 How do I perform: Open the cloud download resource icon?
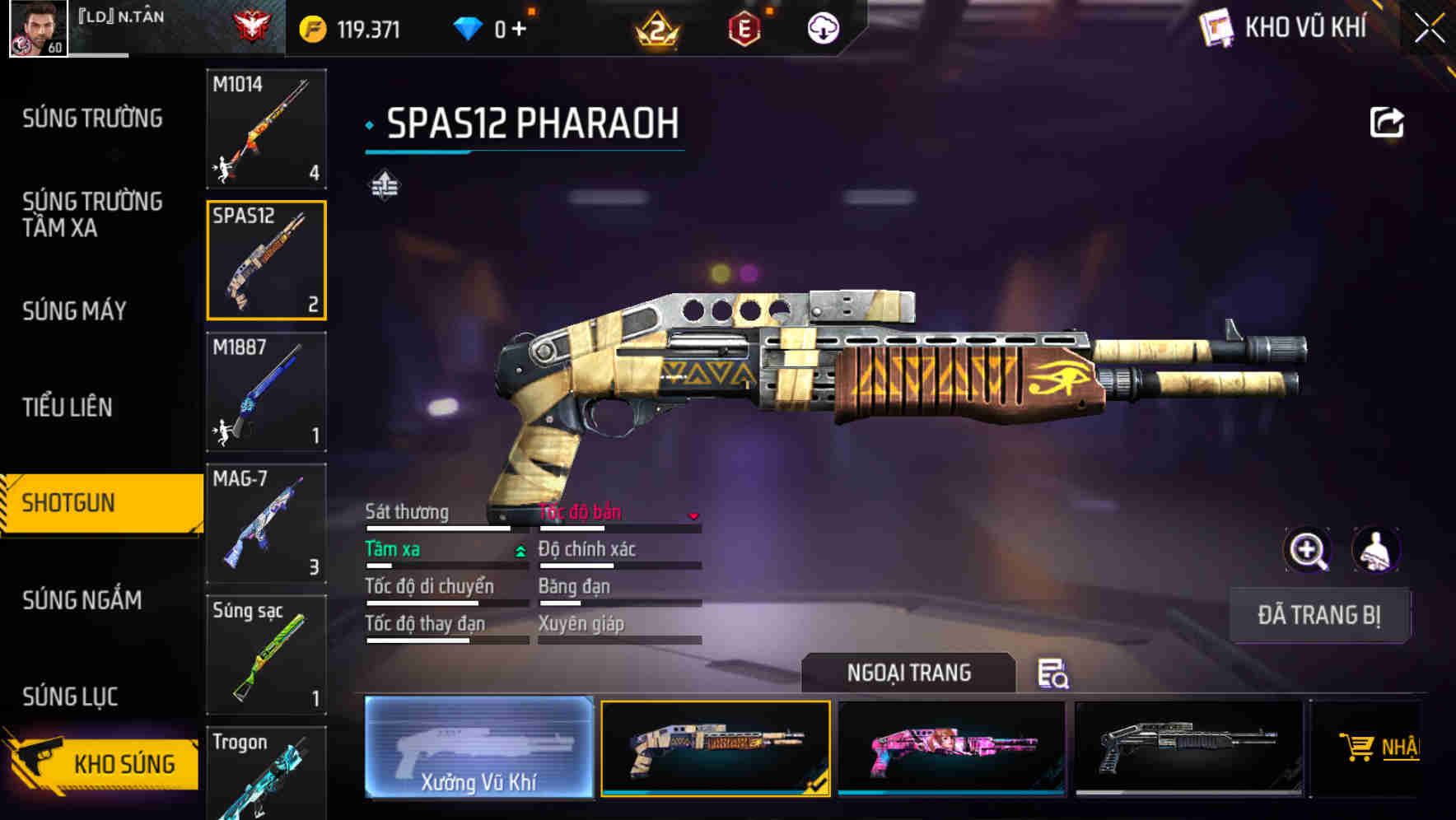point(821,26)
